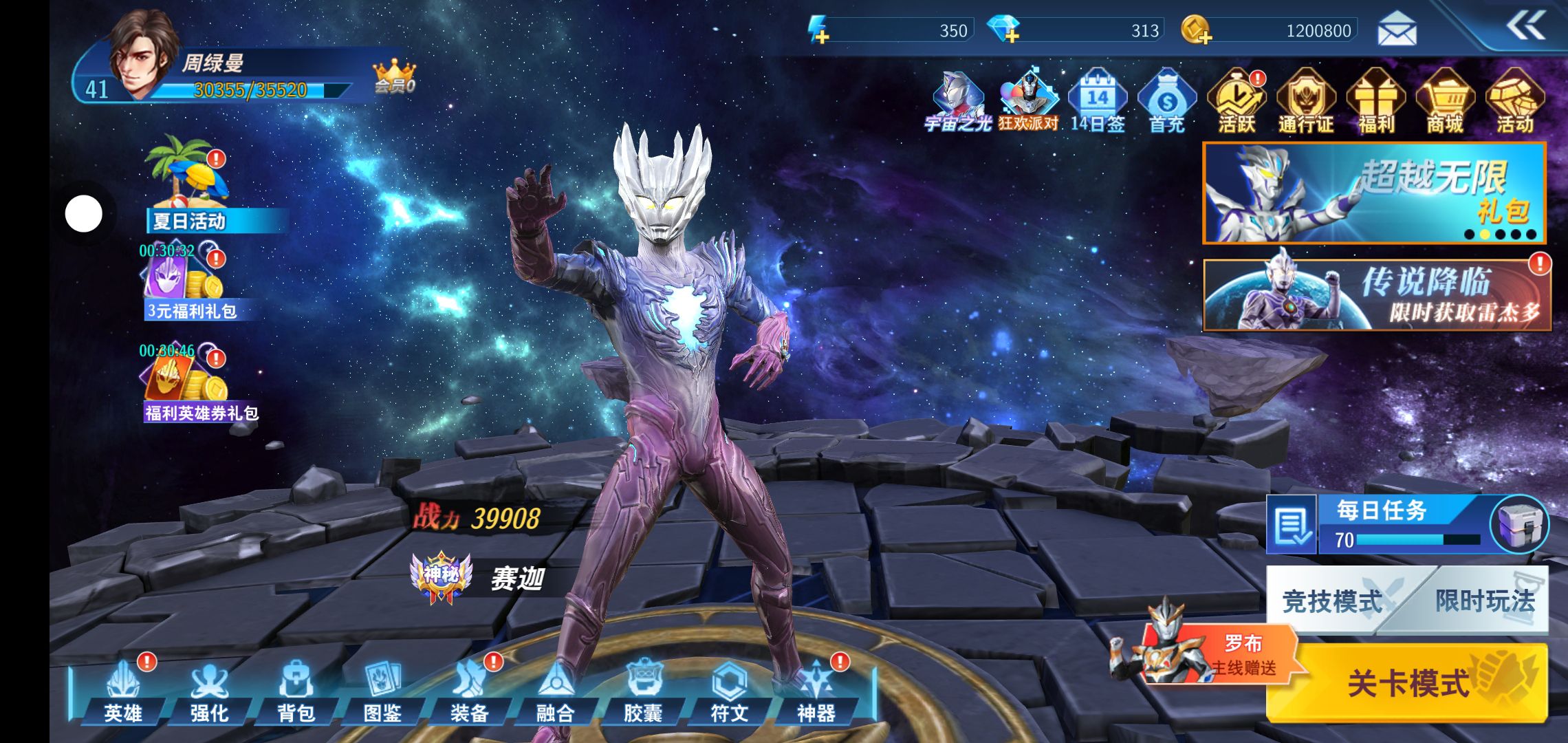Enter 竞技模式 arena mode
This screenshot has width=1568, height=743.
click(x=1331, y=601)
